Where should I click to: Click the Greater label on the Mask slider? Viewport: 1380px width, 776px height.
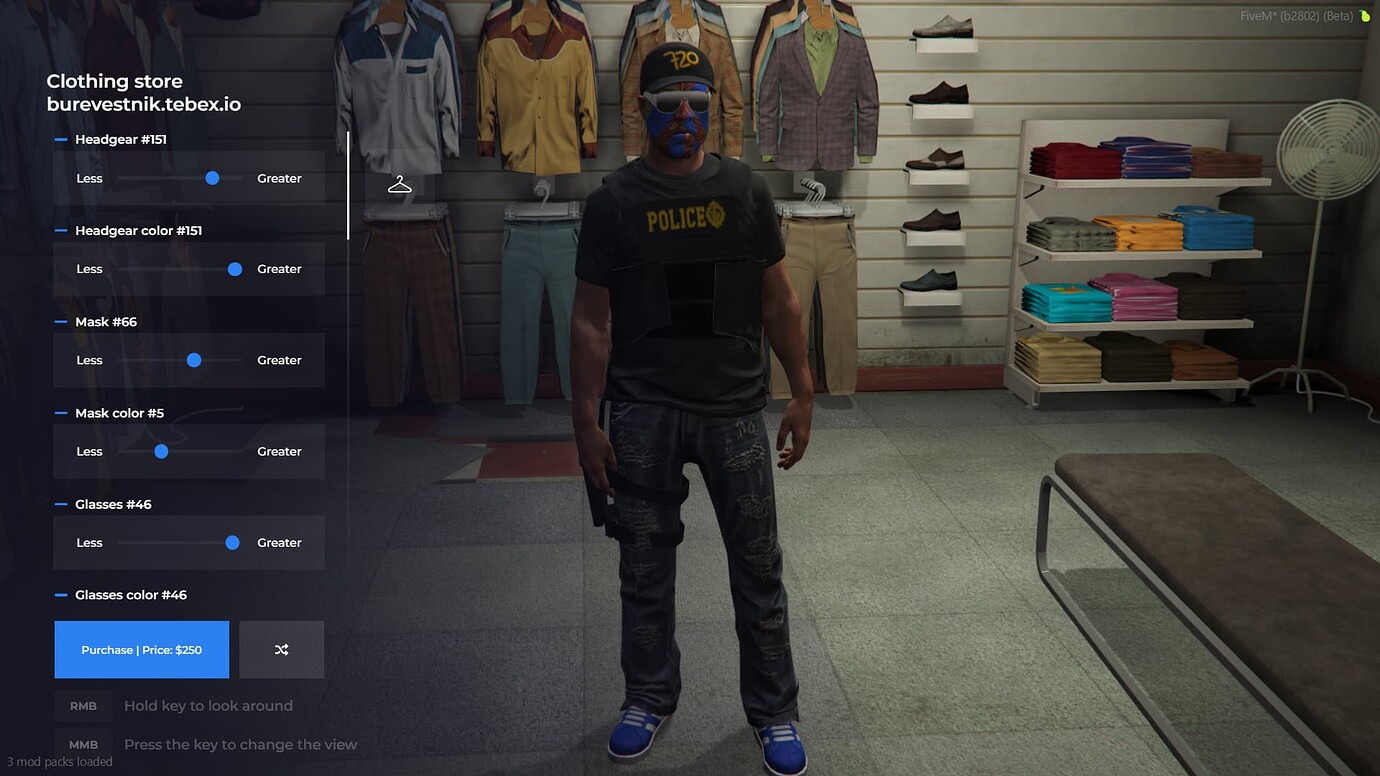pyautogui.click(x=280, y=359)
